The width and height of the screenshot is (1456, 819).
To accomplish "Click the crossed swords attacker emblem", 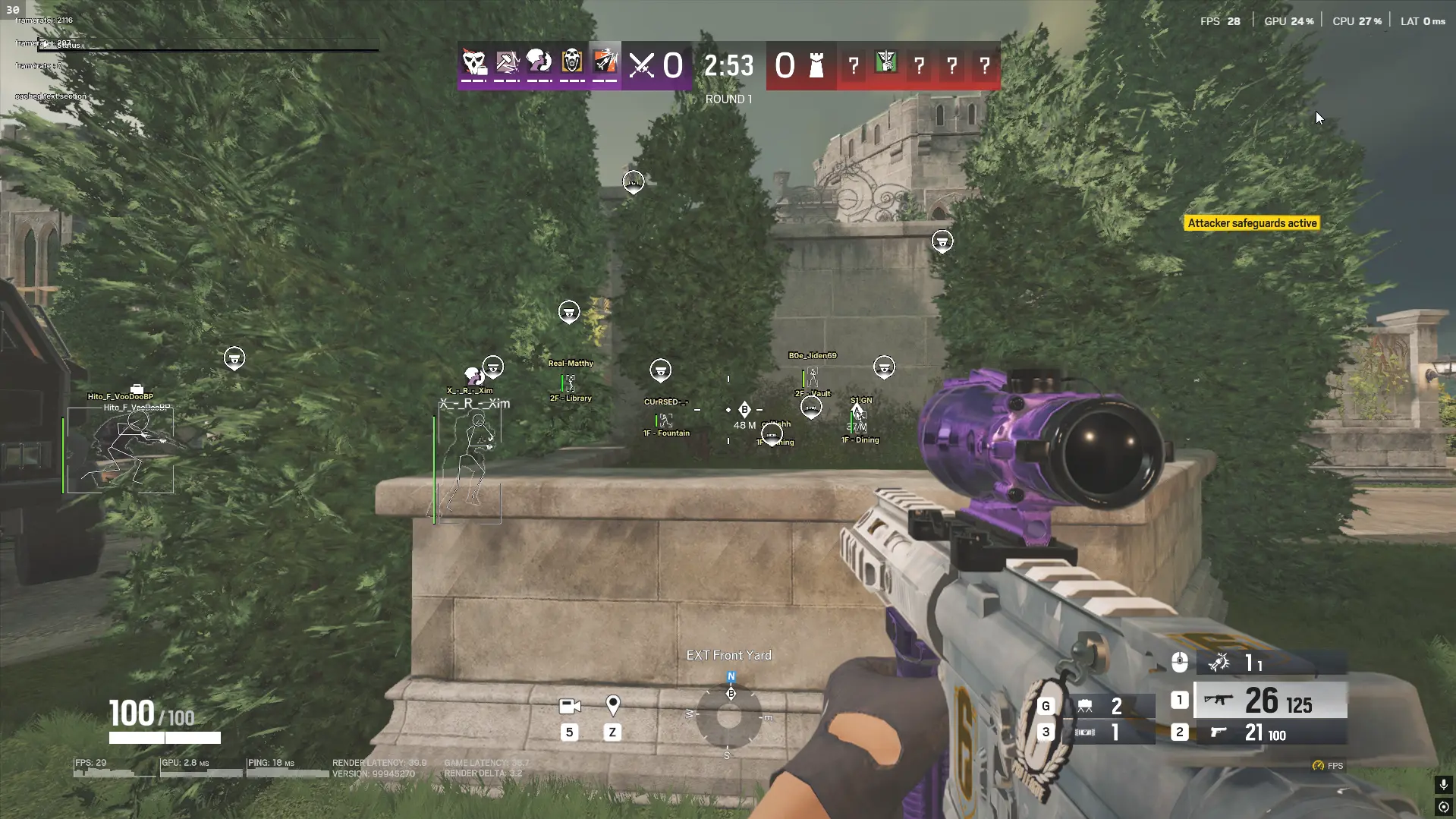I will [642, 66].
